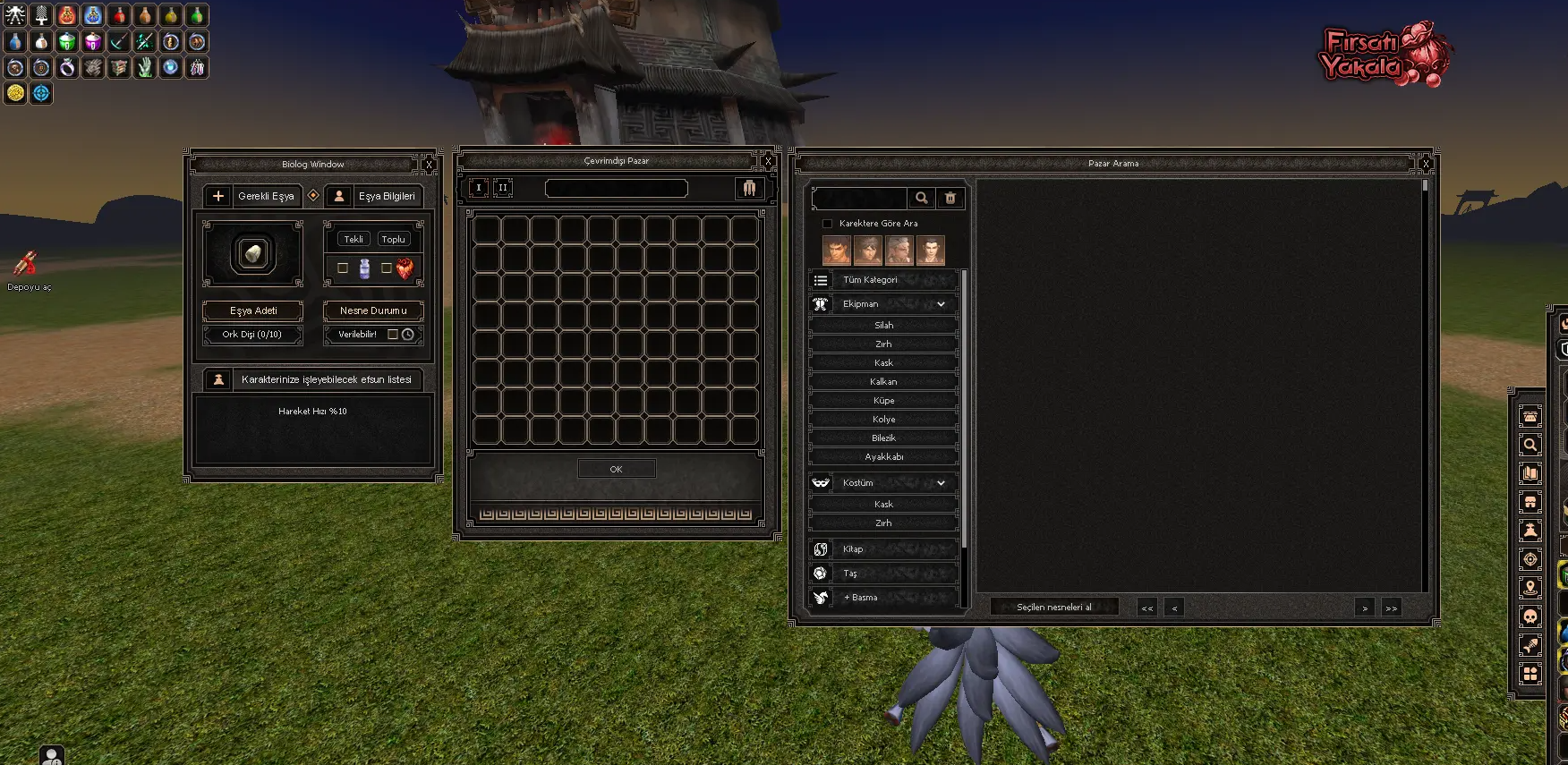Screen dimensions: 1568x765
Task: Tick the Karaktere Göre Ara checkbox
Action: 828,224
